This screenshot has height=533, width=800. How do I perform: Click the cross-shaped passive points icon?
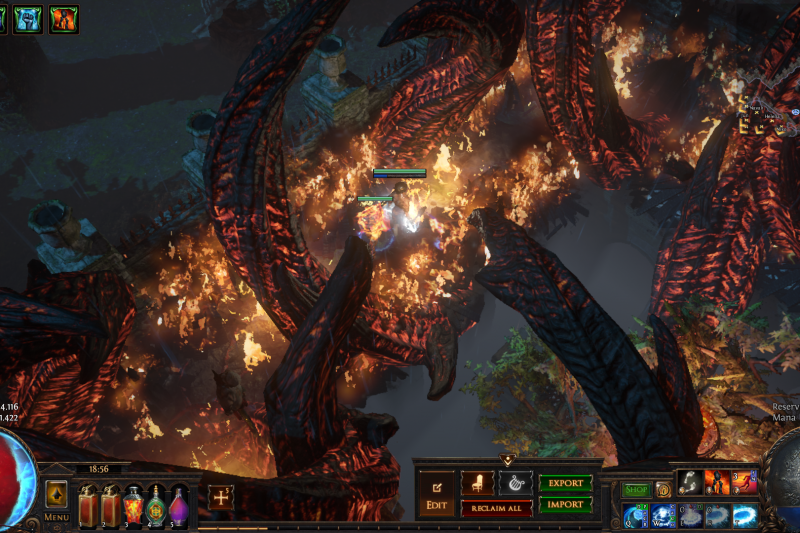tap(221, 497)
